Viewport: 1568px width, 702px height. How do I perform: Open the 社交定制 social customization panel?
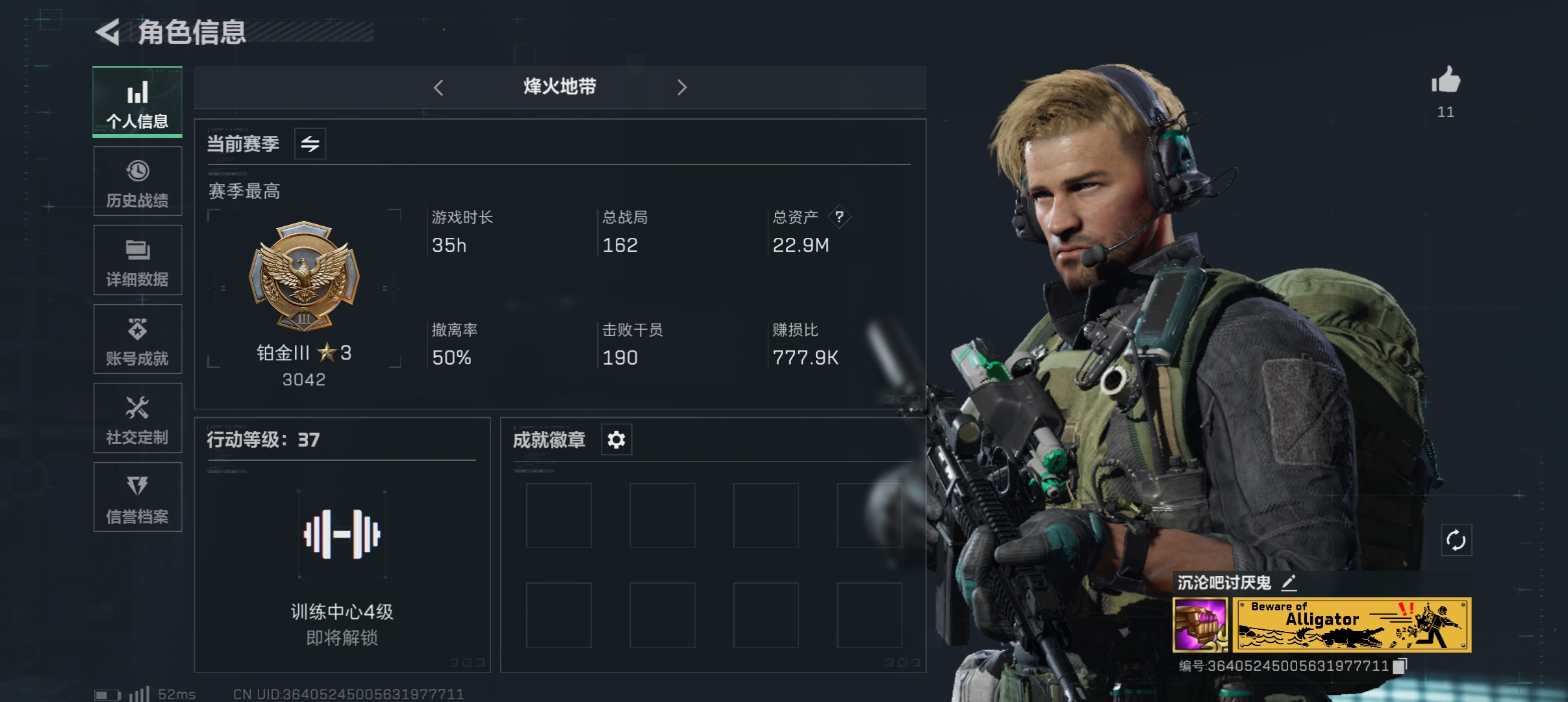click(x=137, y=418)
